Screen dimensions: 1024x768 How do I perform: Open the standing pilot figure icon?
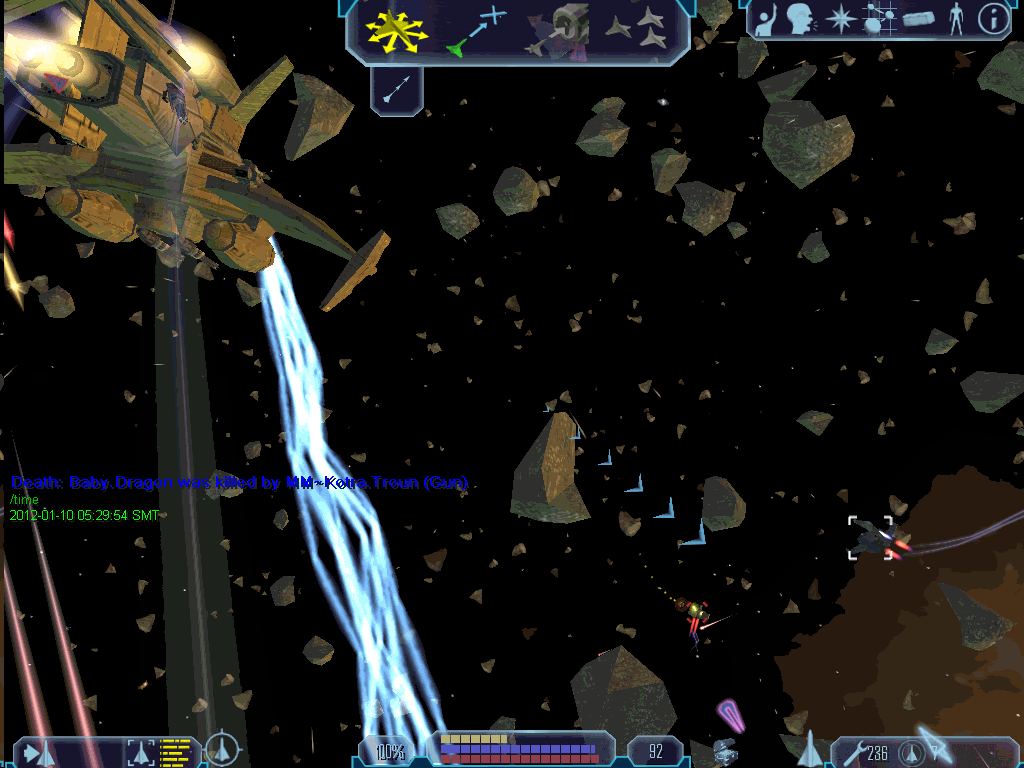pyautogui.click(x=956, y=19)
